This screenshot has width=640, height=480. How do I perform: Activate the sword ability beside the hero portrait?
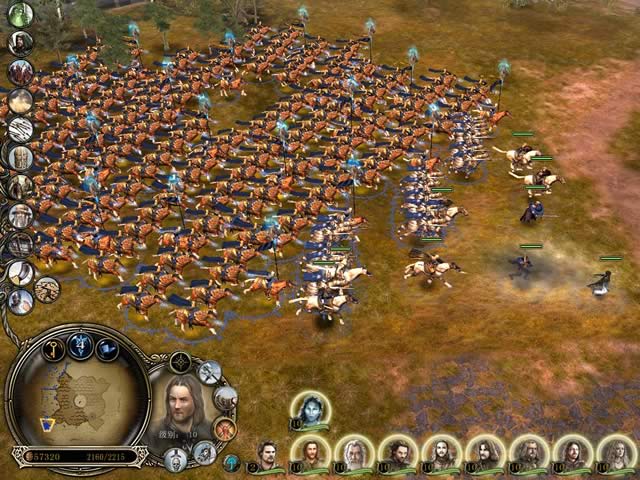point(209,372)
